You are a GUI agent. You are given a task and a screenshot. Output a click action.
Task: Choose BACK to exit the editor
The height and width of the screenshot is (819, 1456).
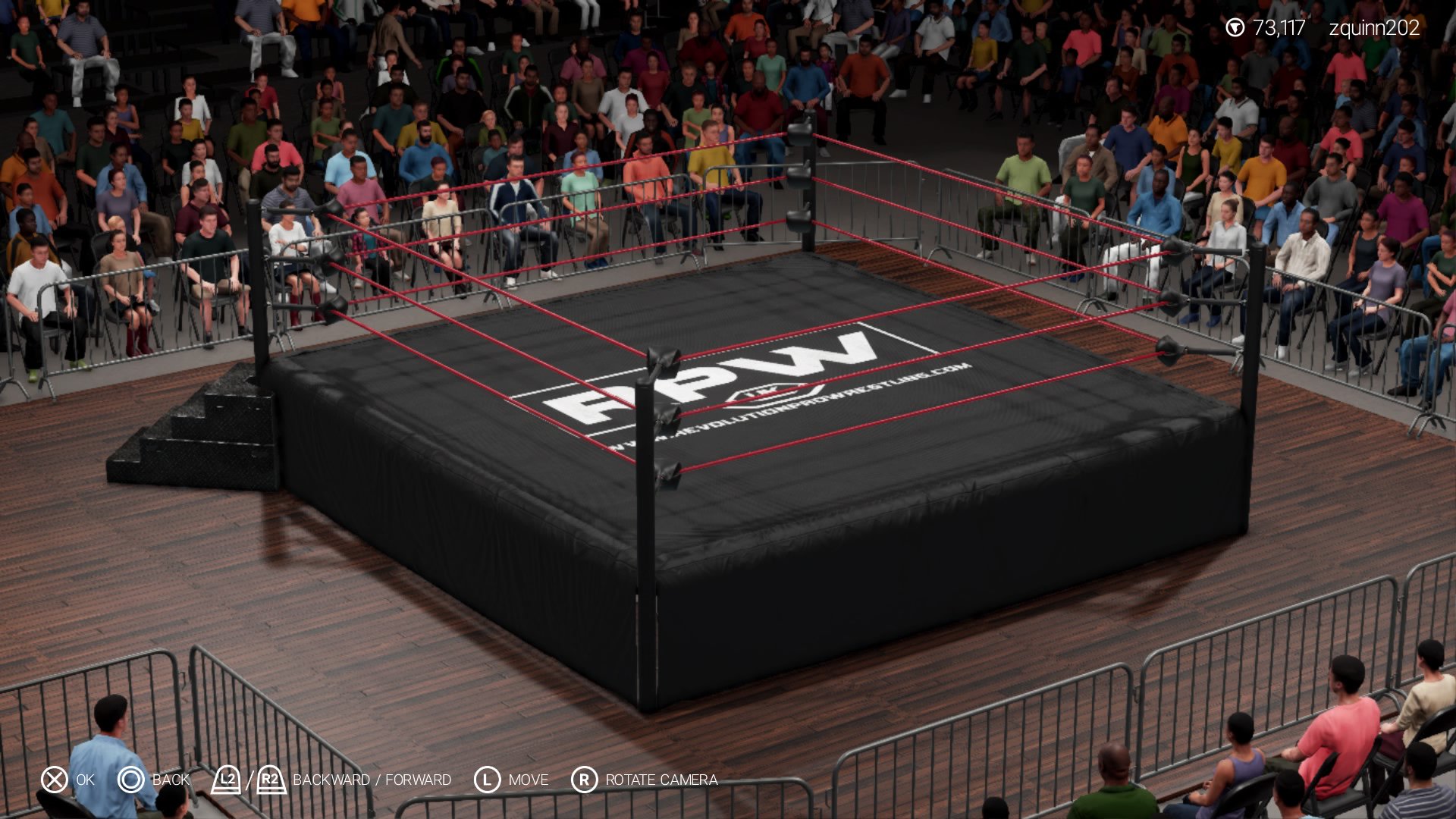pyautogui.click(x=171, y=779)
